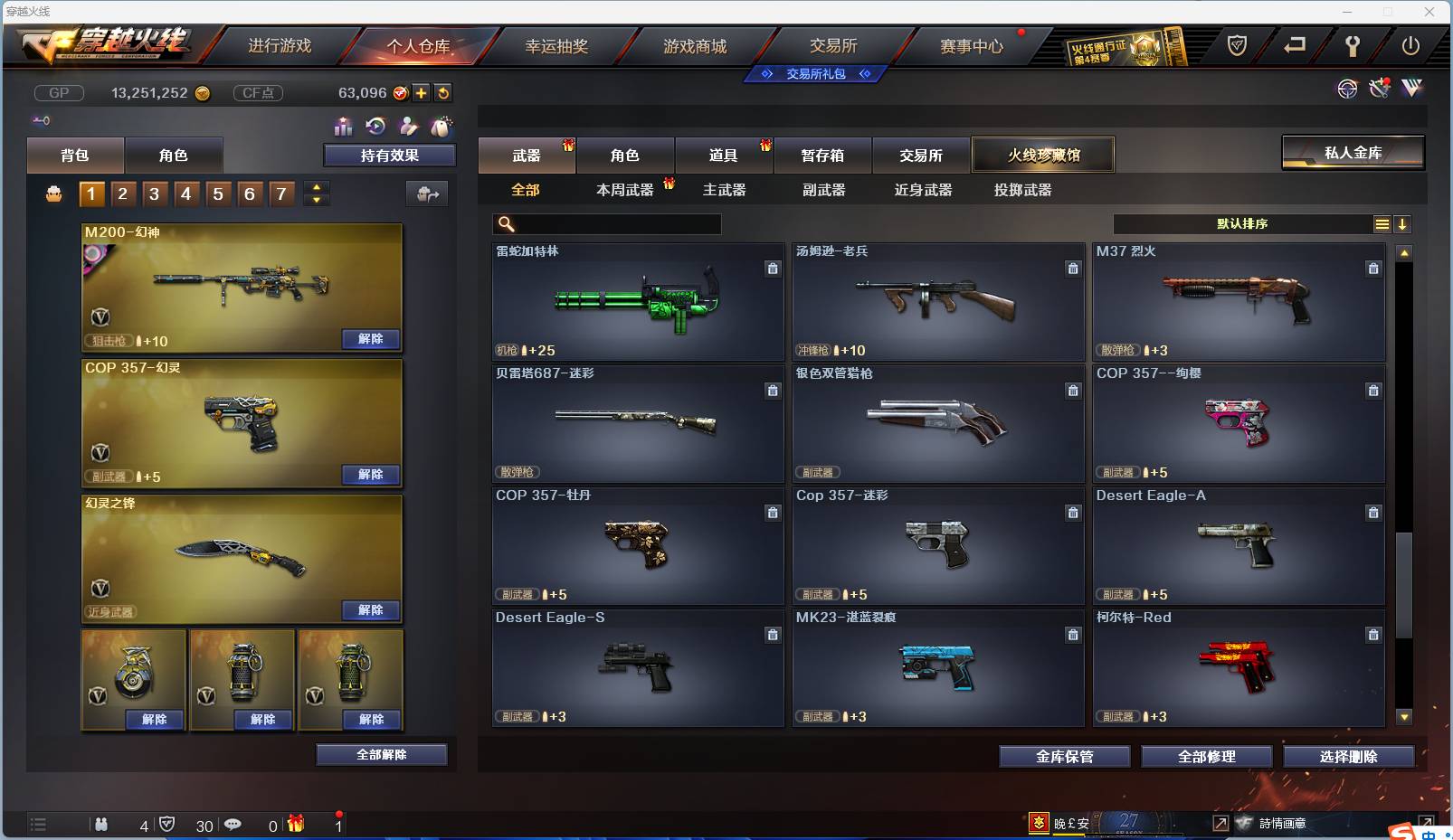Open the stats bar-chart icon above 持有效果
Screen dimensions: 1453x840
[x=344, y=127]
